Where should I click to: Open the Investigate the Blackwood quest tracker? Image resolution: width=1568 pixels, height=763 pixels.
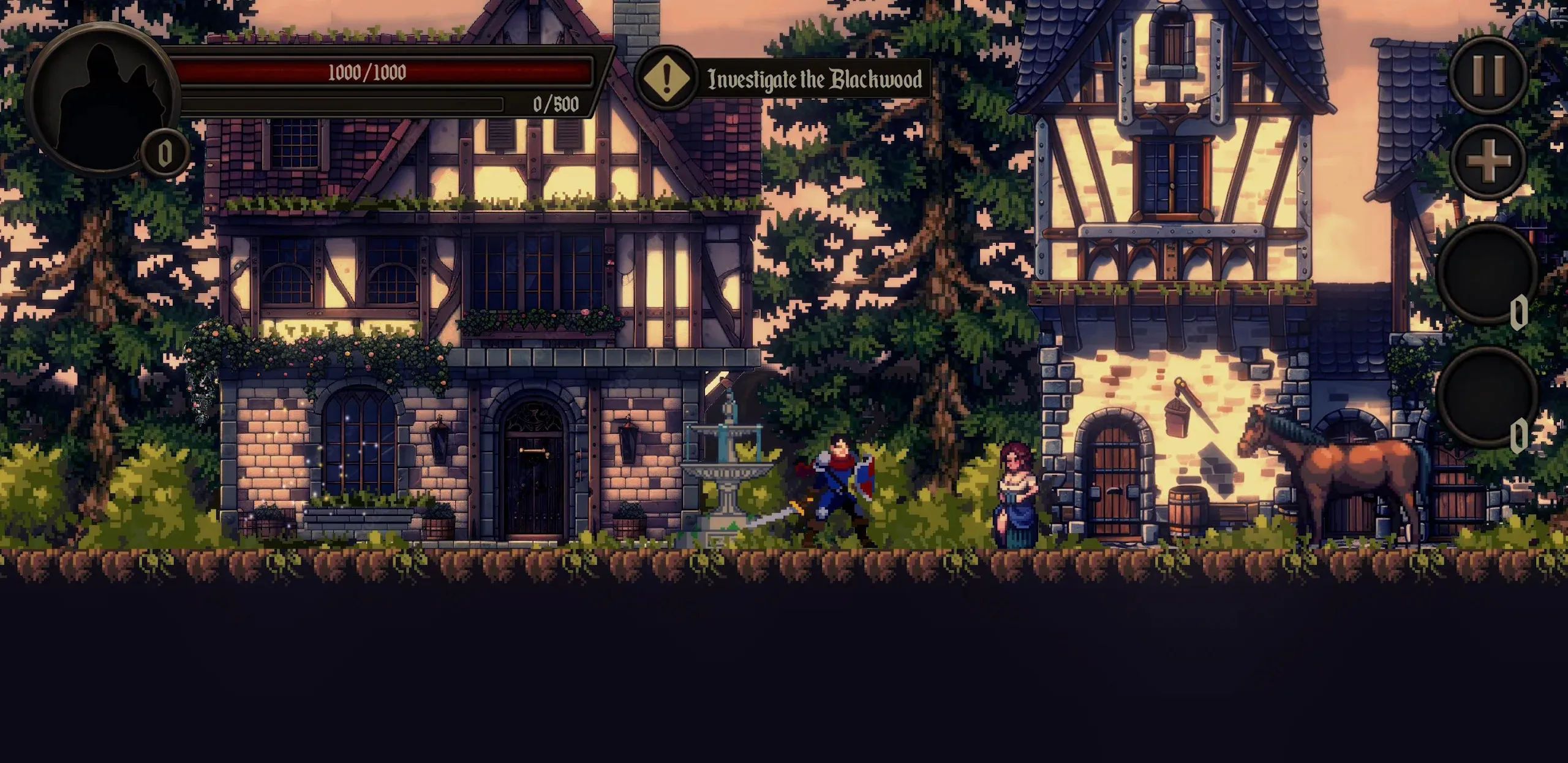783,79
